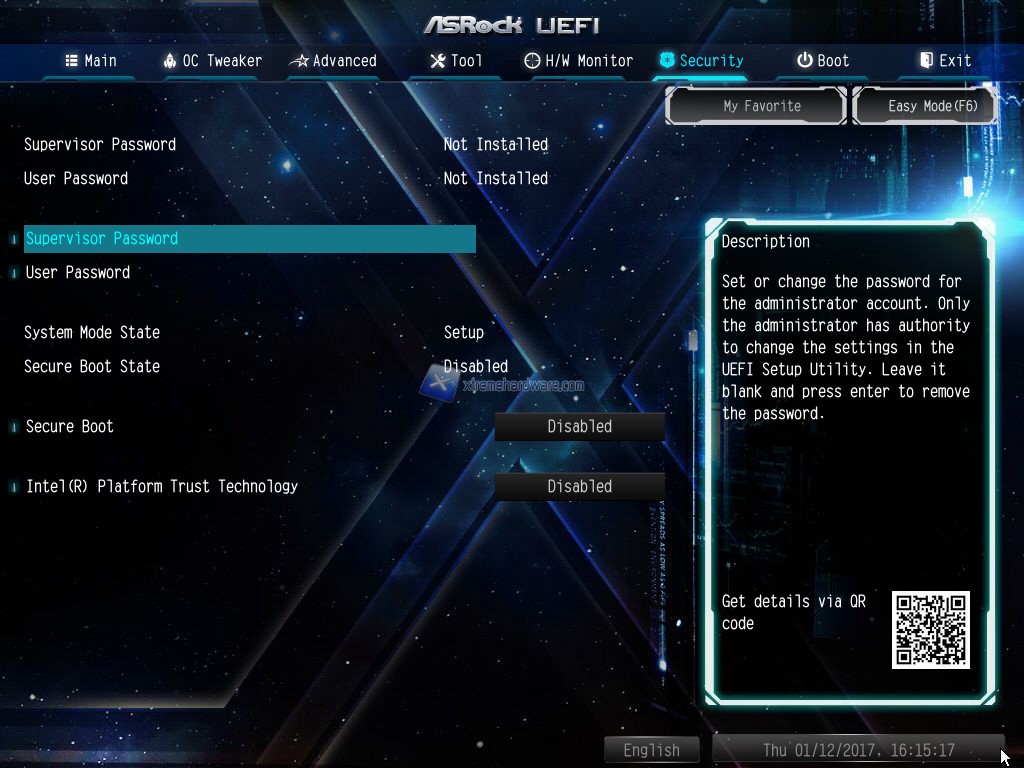
Task: Show the H/W Monitor tab
Action: pyautogui.click(x=579, y=61)
